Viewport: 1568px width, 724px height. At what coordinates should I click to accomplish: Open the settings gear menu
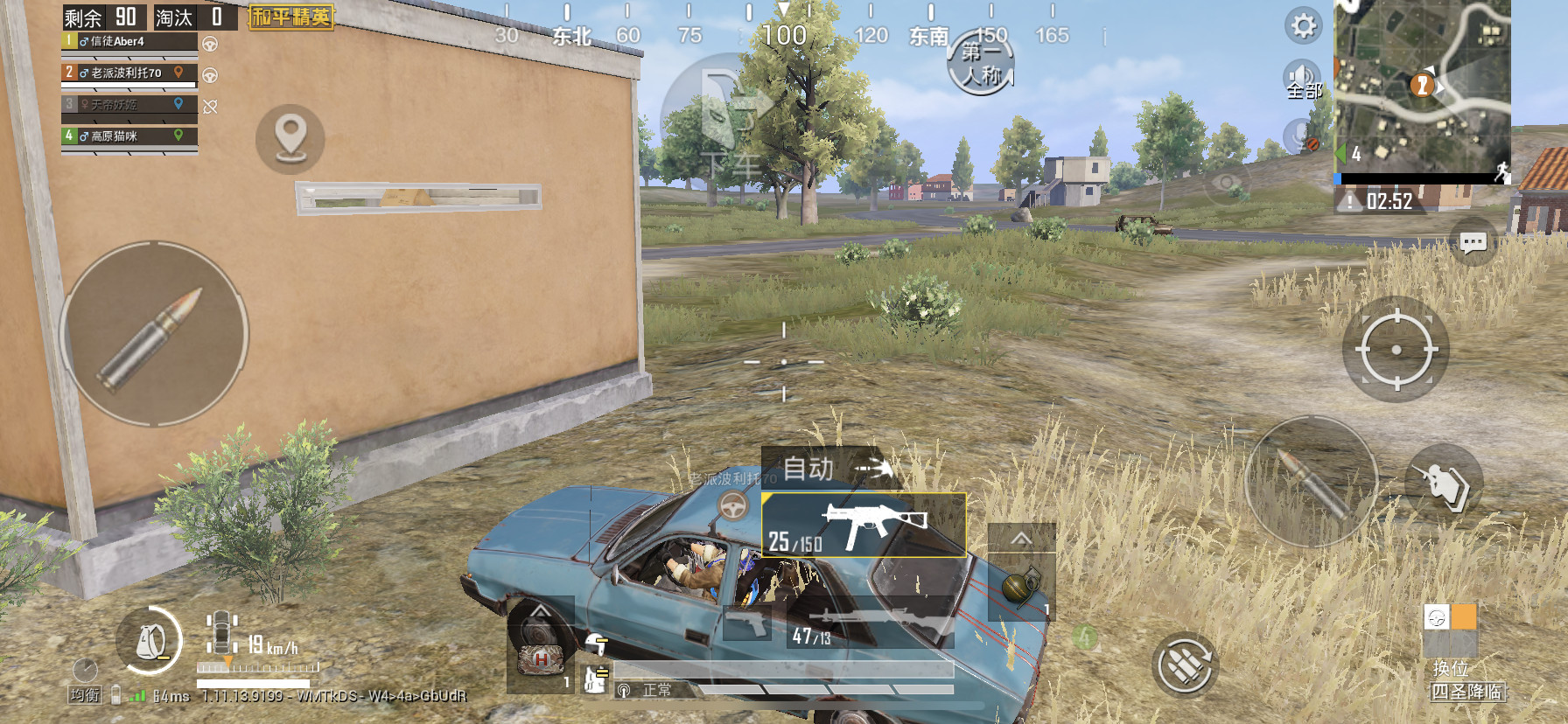point(1303,25)
